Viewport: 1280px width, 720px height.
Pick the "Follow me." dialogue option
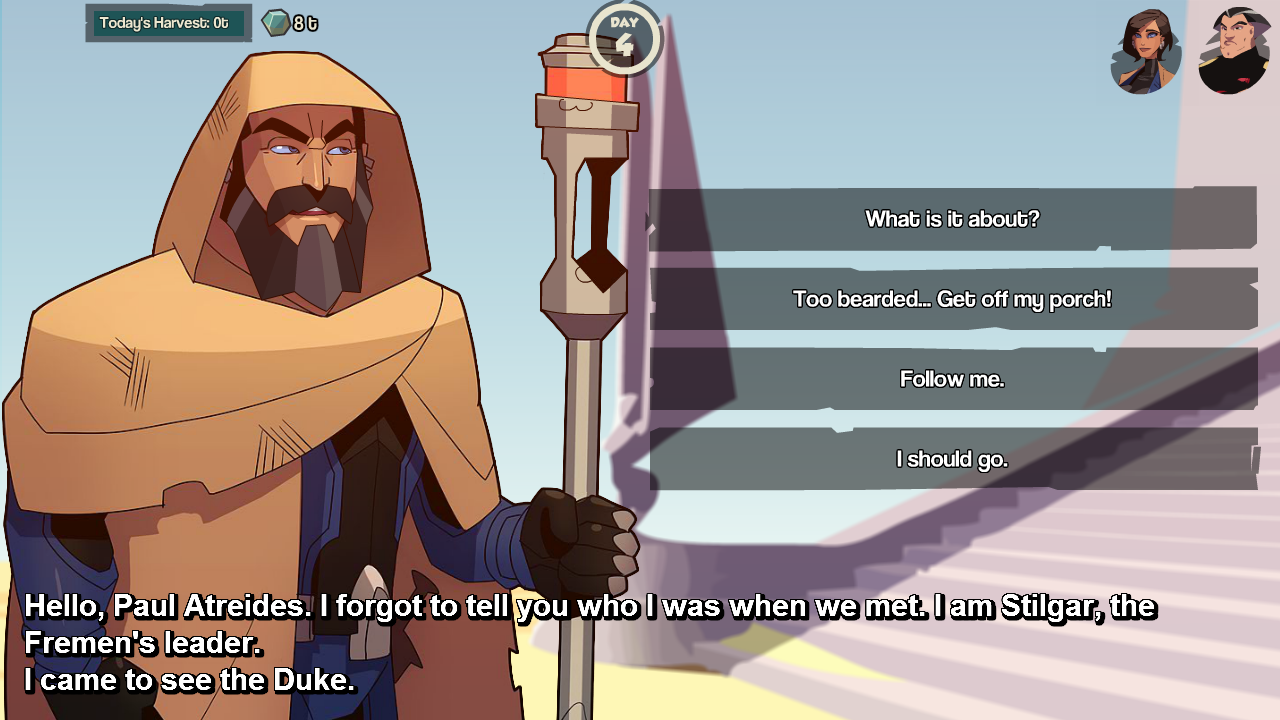pos(952,379)
